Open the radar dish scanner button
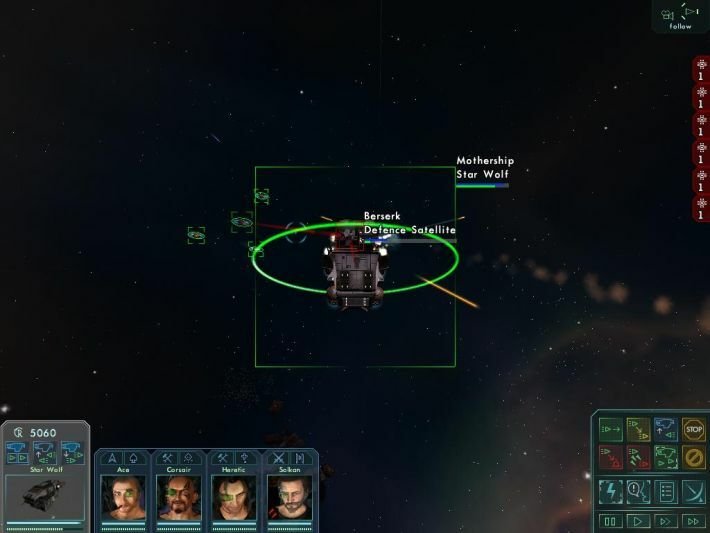 (x=692, y=490)
